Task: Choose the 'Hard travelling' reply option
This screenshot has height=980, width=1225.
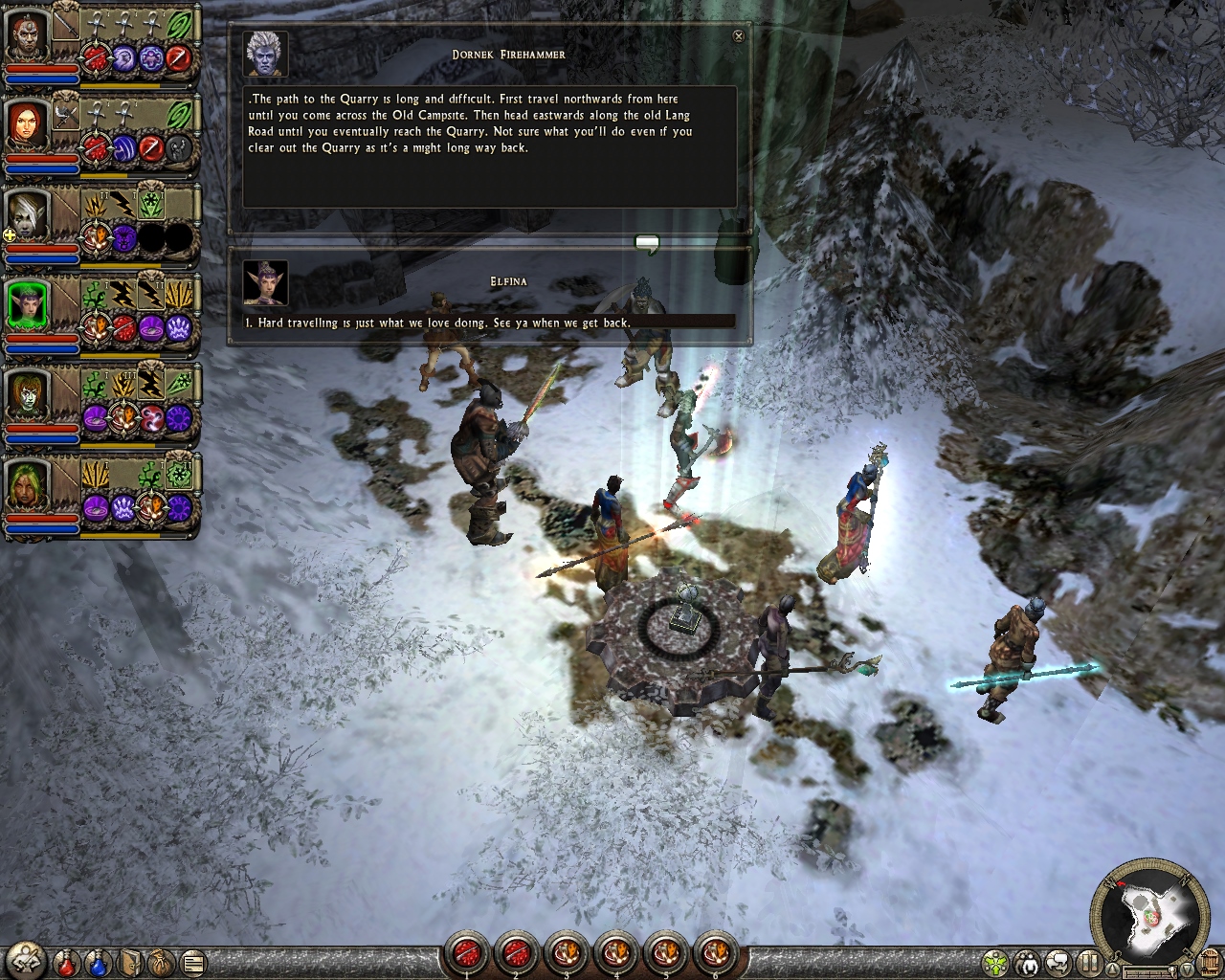Action: click(443, 323)
